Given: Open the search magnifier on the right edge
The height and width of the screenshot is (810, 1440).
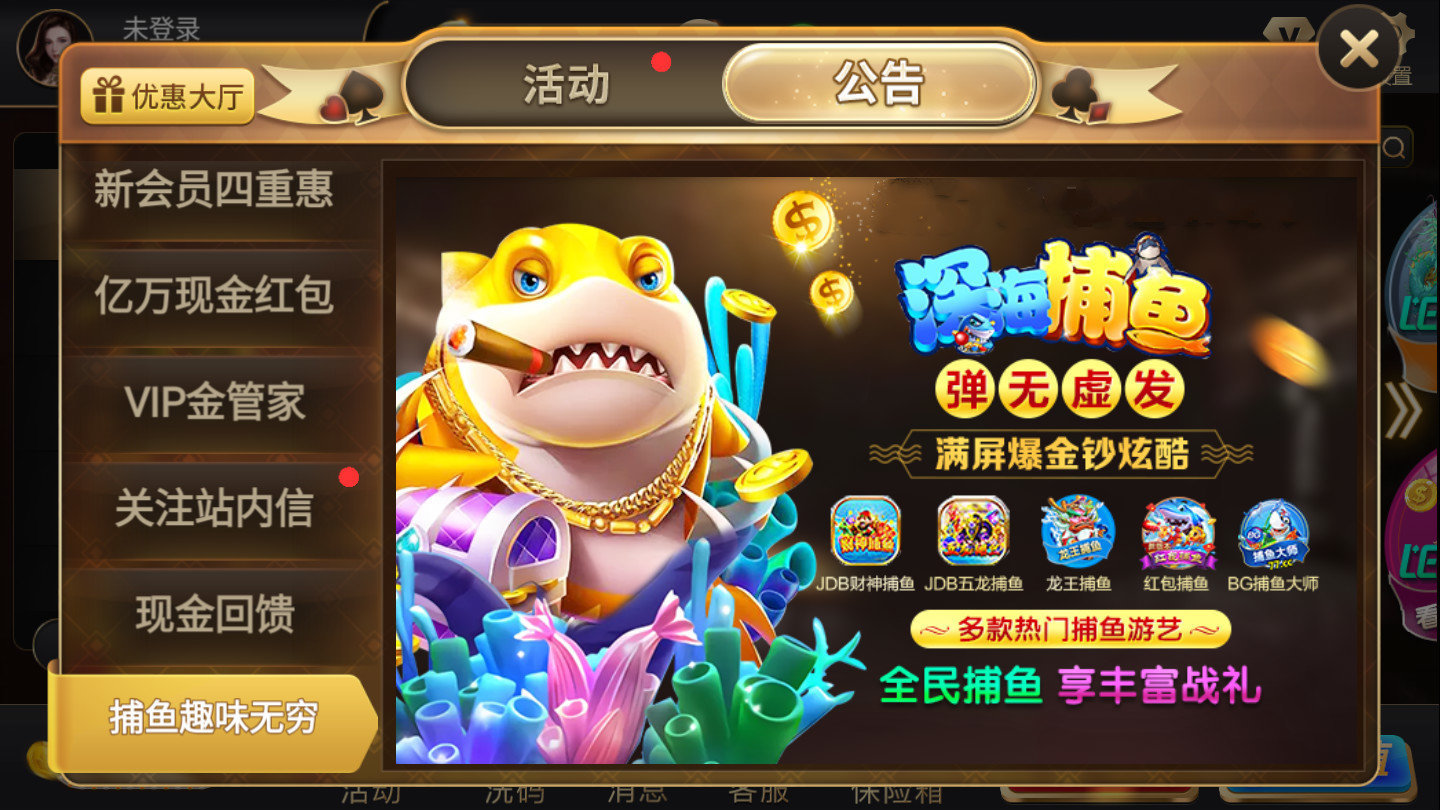Looking at the screenshot, I should (1396, 146).
